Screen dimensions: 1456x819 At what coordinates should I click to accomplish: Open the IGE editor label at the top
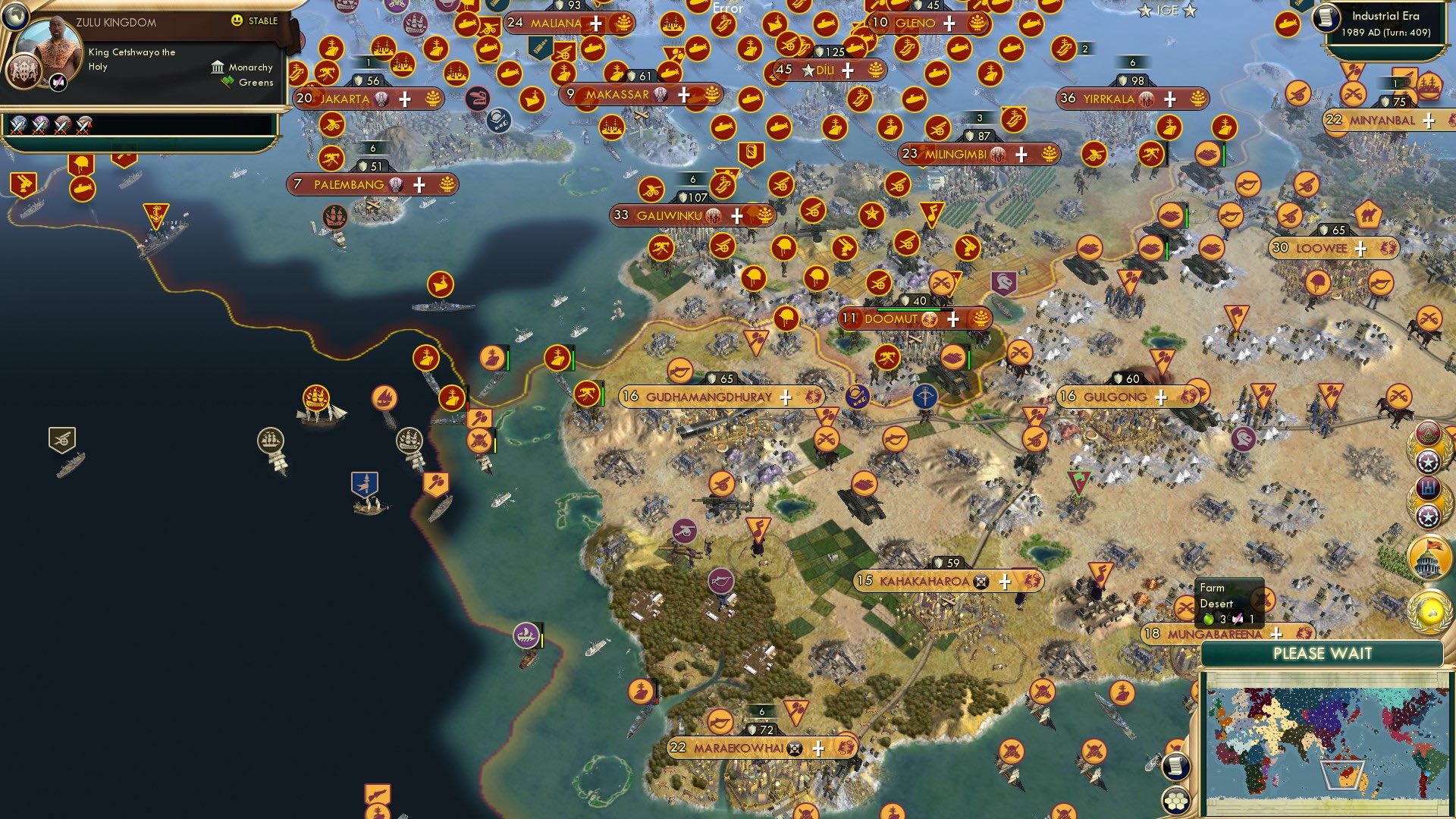[x=1168, y=11]
